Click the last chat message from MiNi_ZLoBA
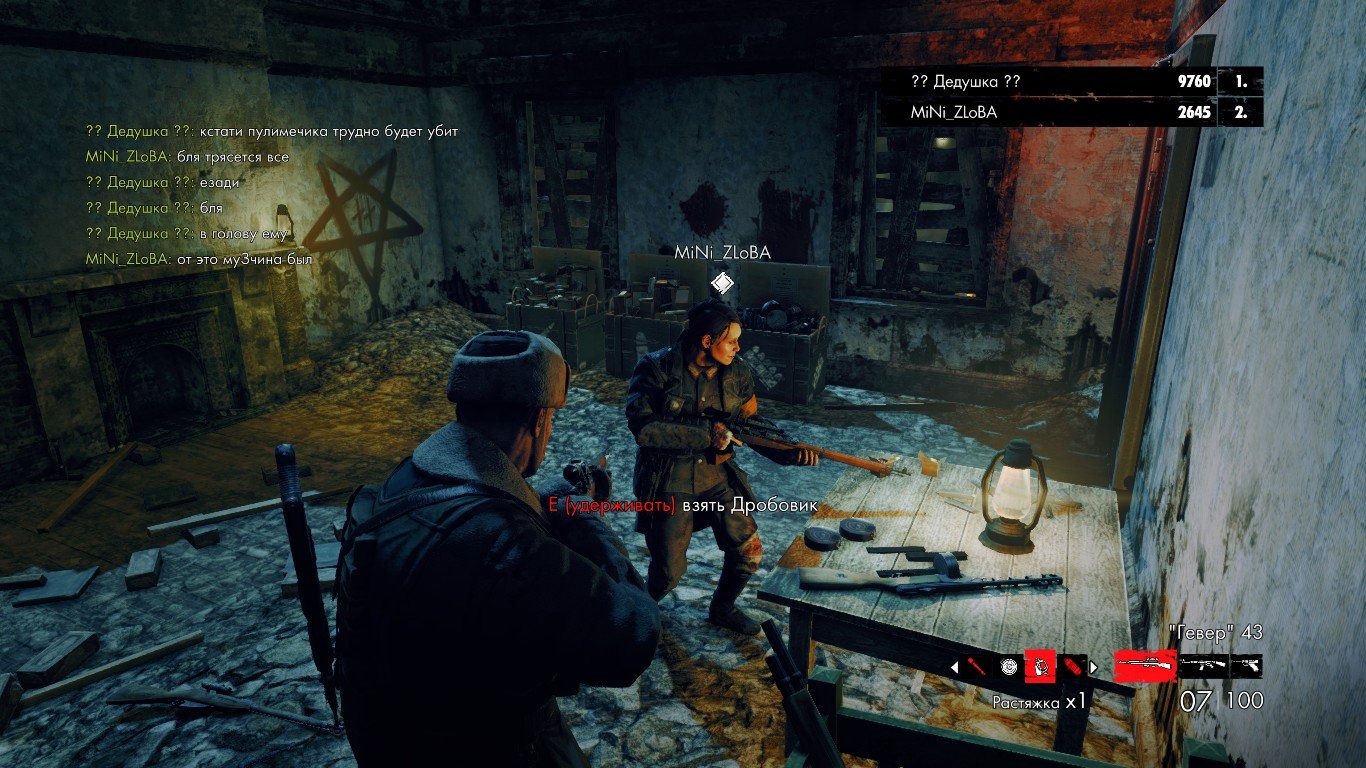This screenshot has height=768, width=1366. (x=200, y=259)
